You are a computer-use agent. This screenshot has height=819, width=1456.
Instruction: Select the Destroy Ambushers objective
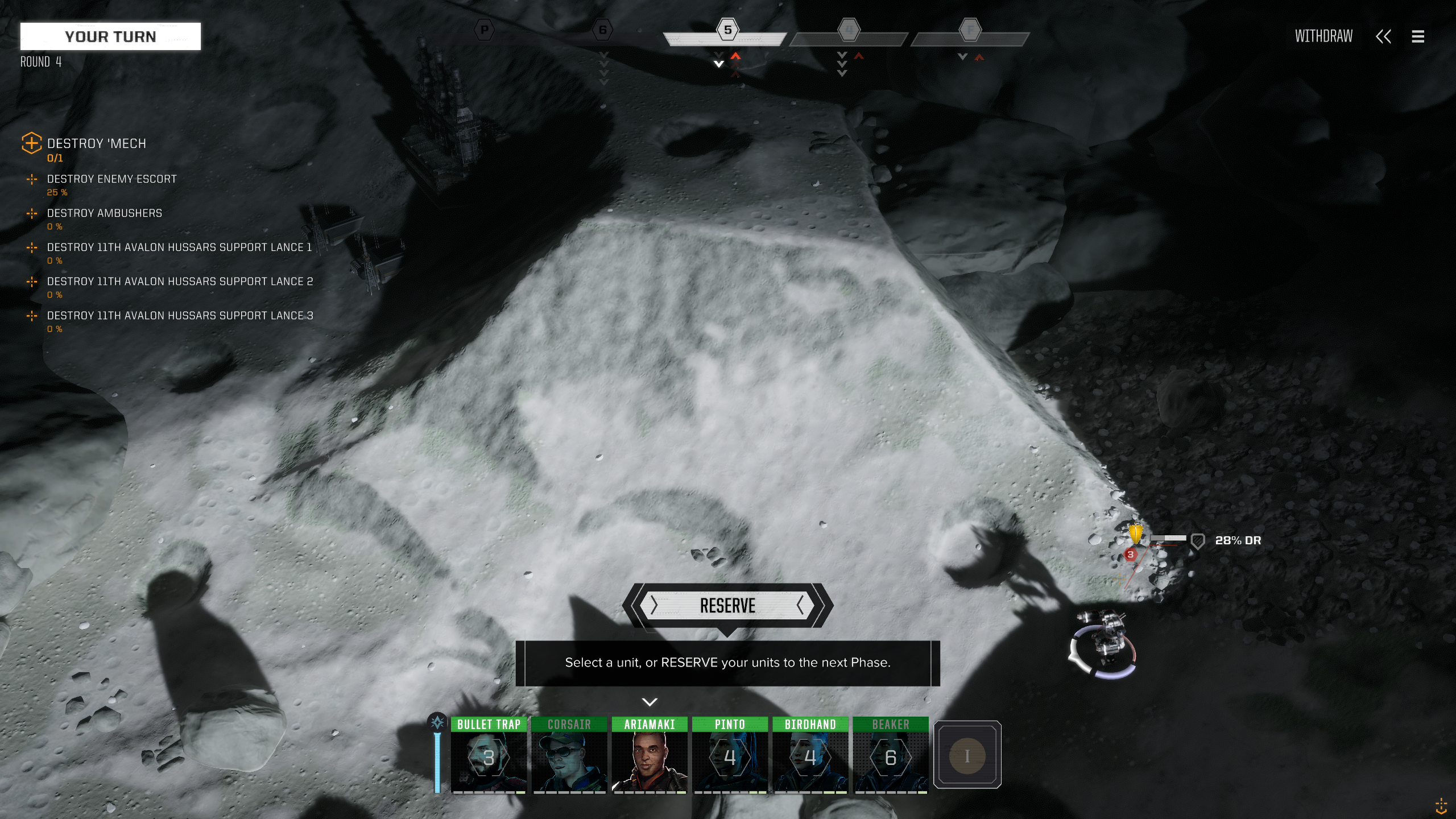click(104, 213)
